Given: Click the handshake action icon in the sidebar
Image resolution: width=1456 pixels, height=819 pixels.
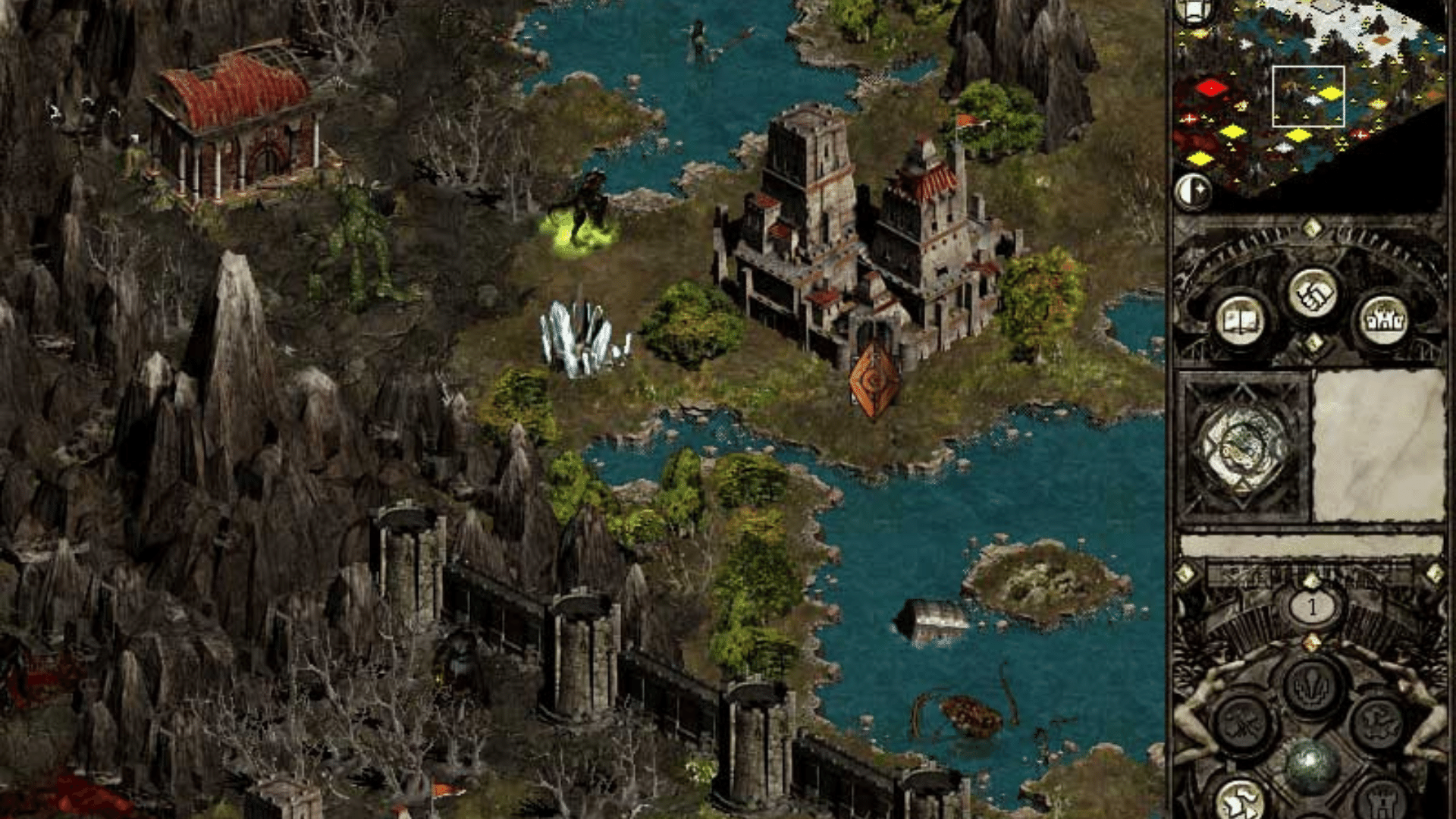Looking at the screenshot, I should (1313, 293).
